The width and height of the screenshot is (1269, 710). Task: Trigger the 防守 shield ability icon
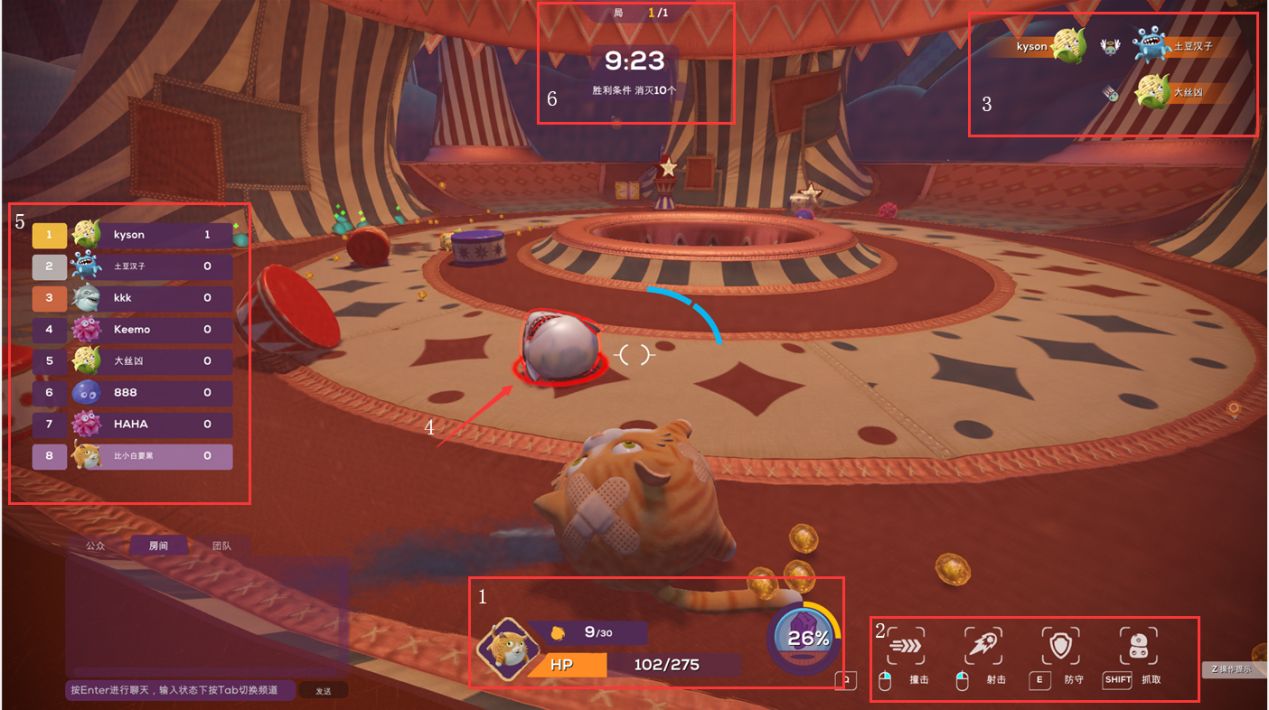click(1061, 646)
